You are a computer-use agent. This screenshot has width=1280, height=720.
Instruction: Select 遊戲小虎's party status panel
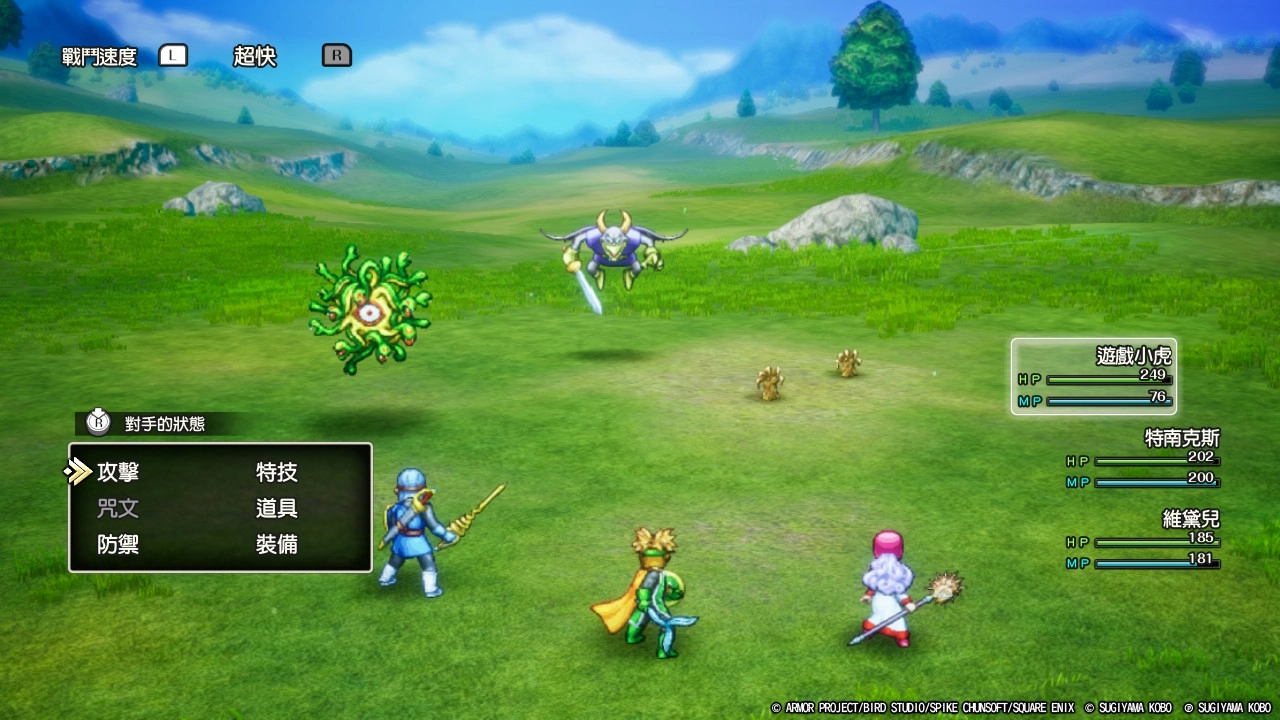point(1093,377)
